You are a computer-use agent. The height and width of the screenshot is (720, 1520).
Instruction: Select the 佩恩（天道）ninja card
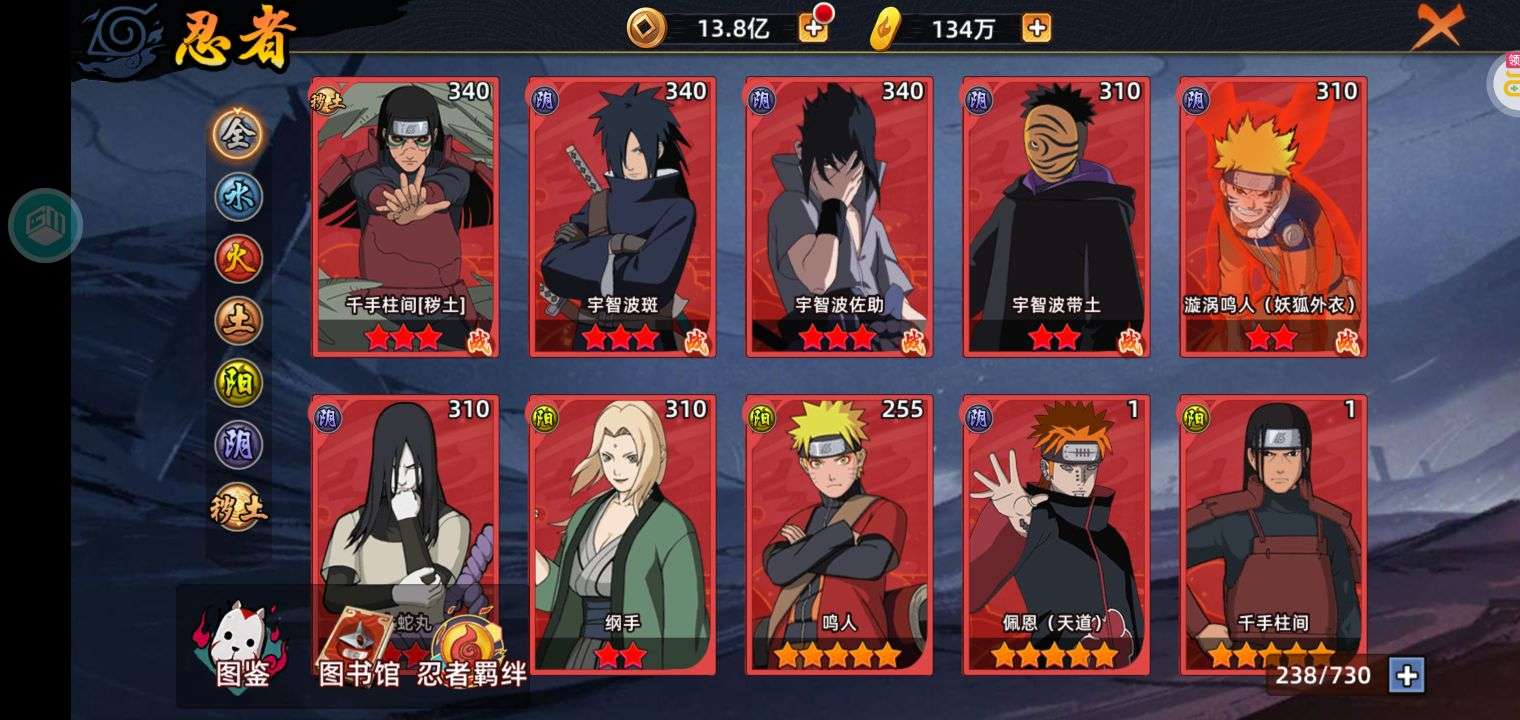point(1056,534)
